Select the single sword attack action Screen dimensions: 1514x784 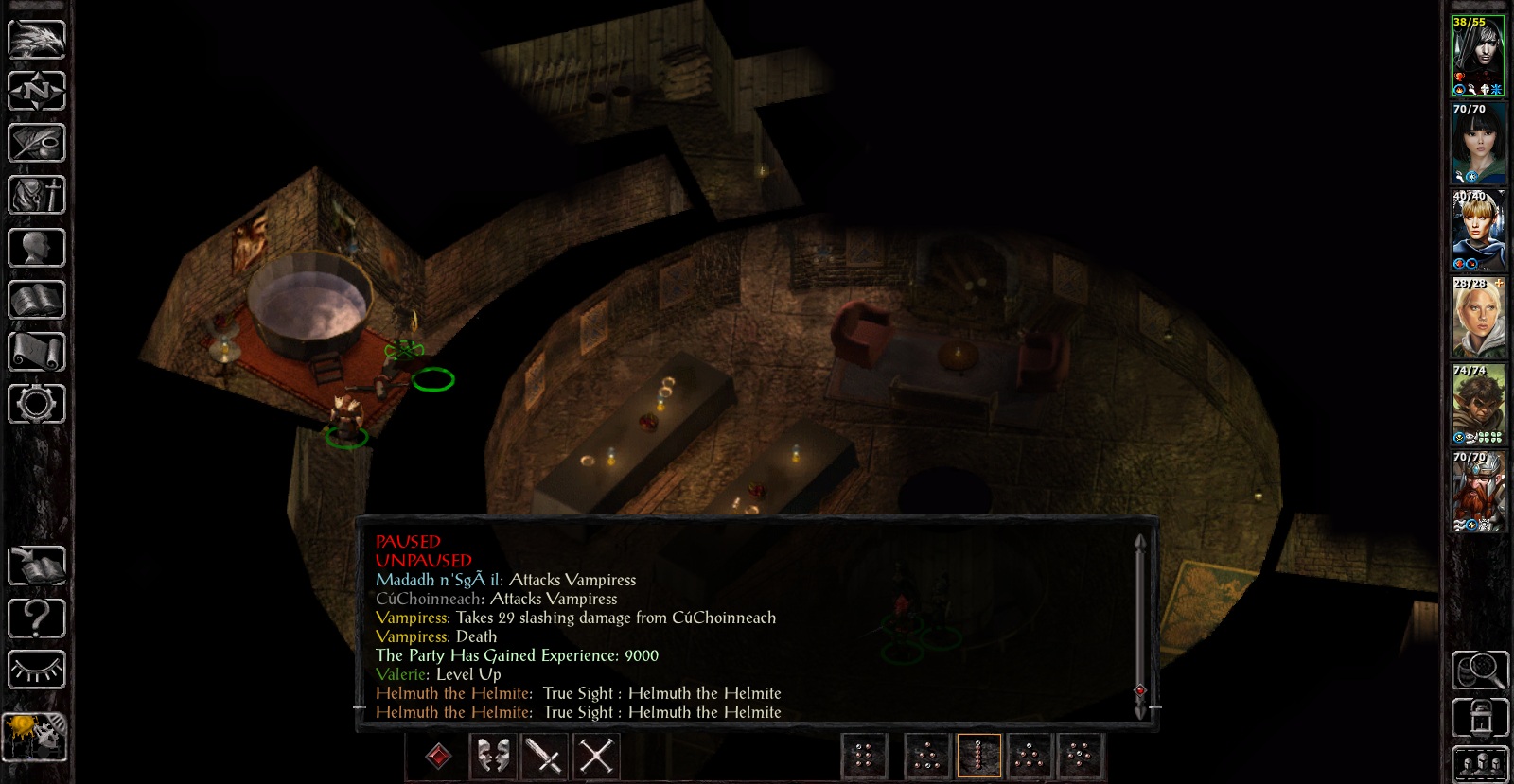point(544,756)
